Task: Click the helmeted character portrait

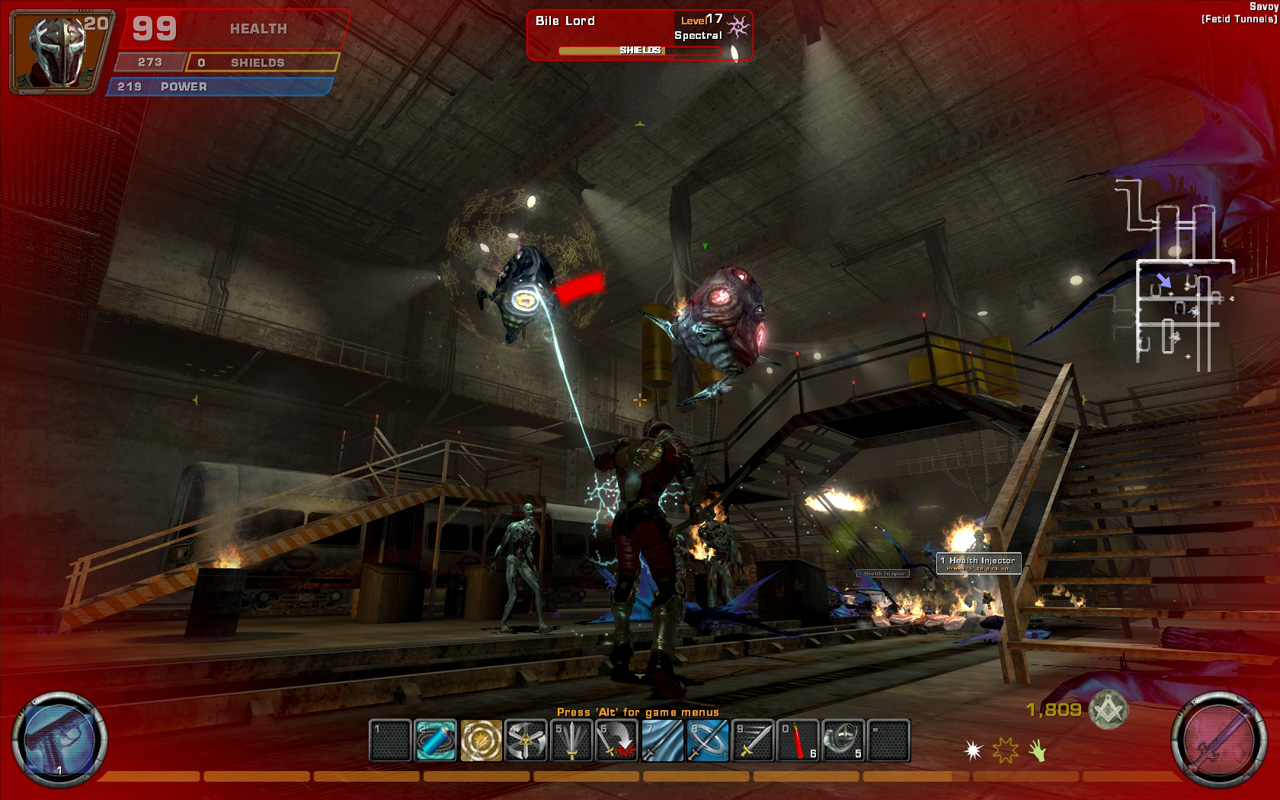Action: (x=56, y=50)
